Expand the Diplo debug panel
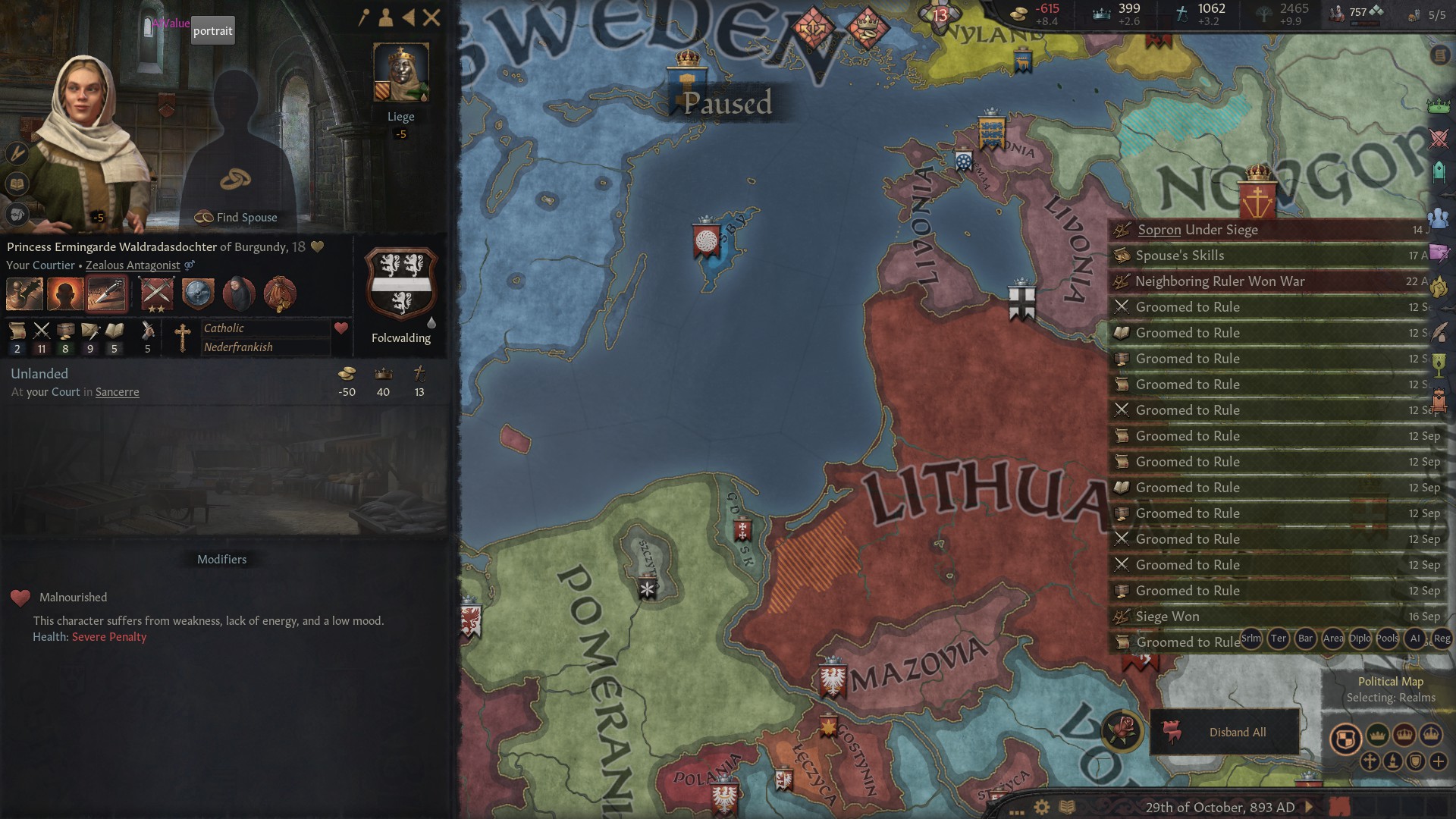The image size is (1456, 819). 1360,639
